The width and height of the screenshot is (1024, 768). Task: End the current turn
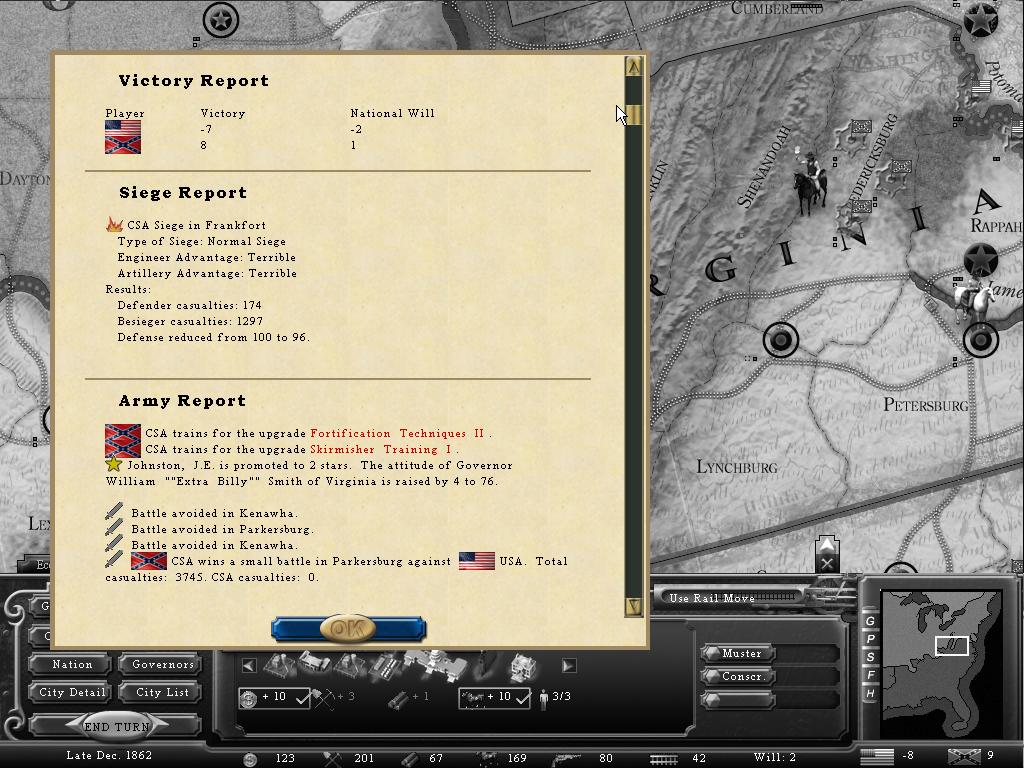click(x=117, y=727)
